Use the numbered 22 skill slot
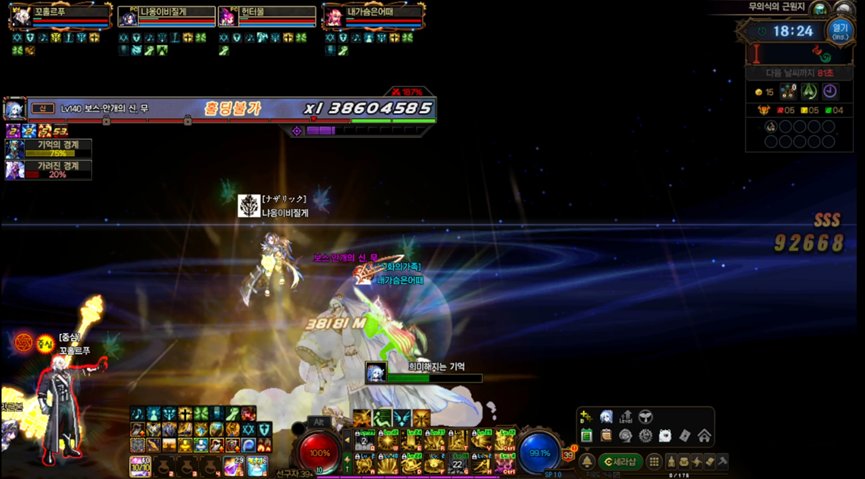865x479 pixels. pos(458,463)
